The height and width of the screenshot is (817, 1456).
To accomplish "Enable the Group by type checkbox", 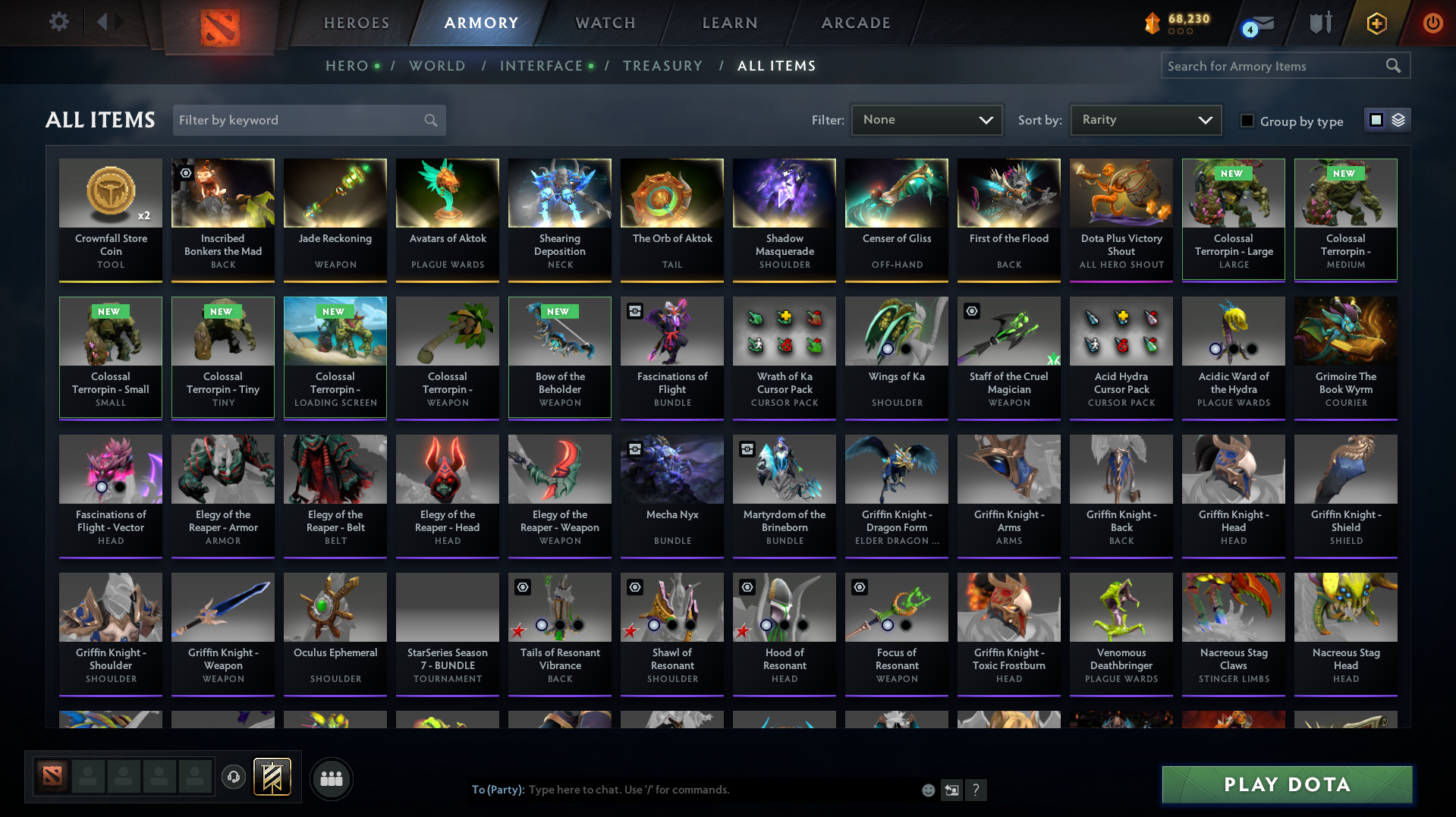I will [x=1247, y=121].
